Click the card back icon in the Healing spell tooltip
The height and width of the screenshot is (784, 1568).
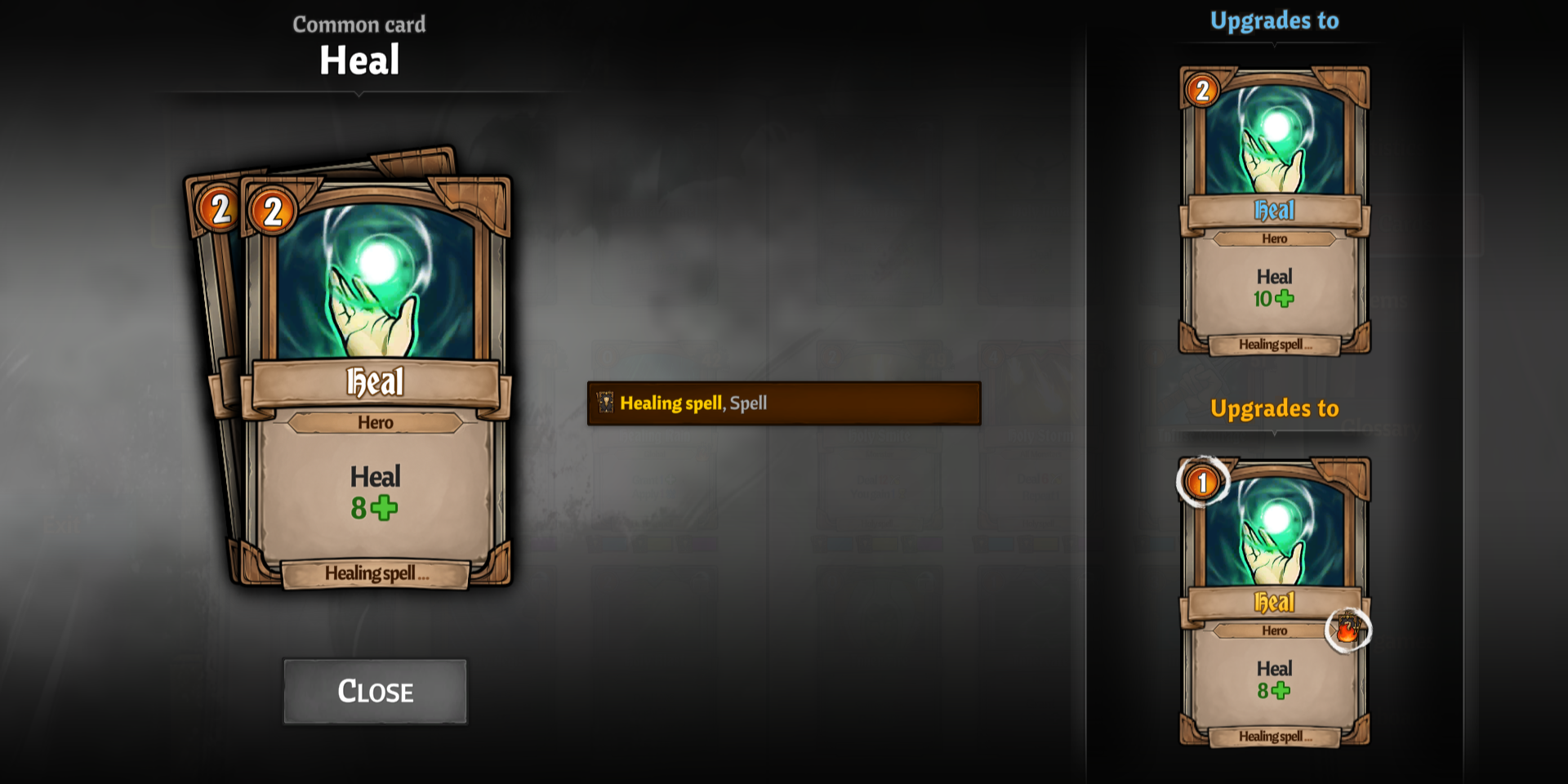click(x=605, y=403)
